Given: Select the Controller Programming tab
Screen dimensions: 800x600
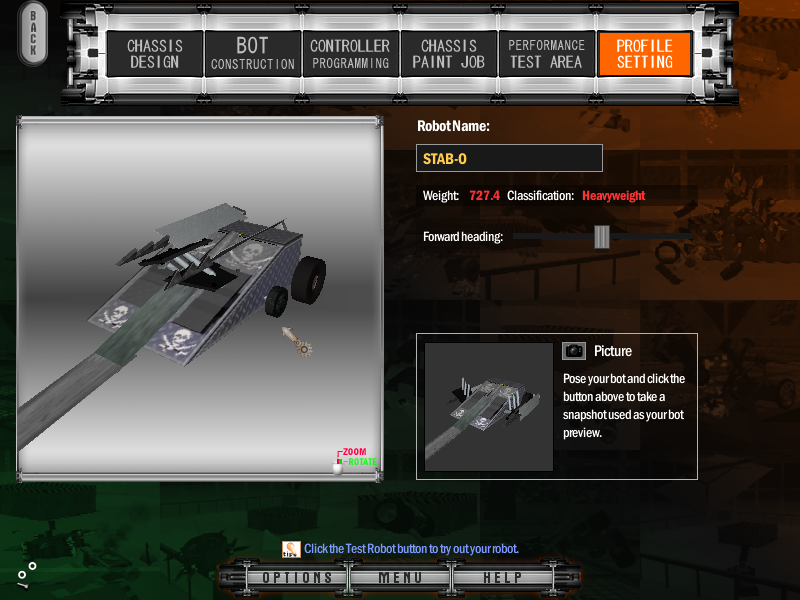Looking at the screenshot, I should point(350,54).
